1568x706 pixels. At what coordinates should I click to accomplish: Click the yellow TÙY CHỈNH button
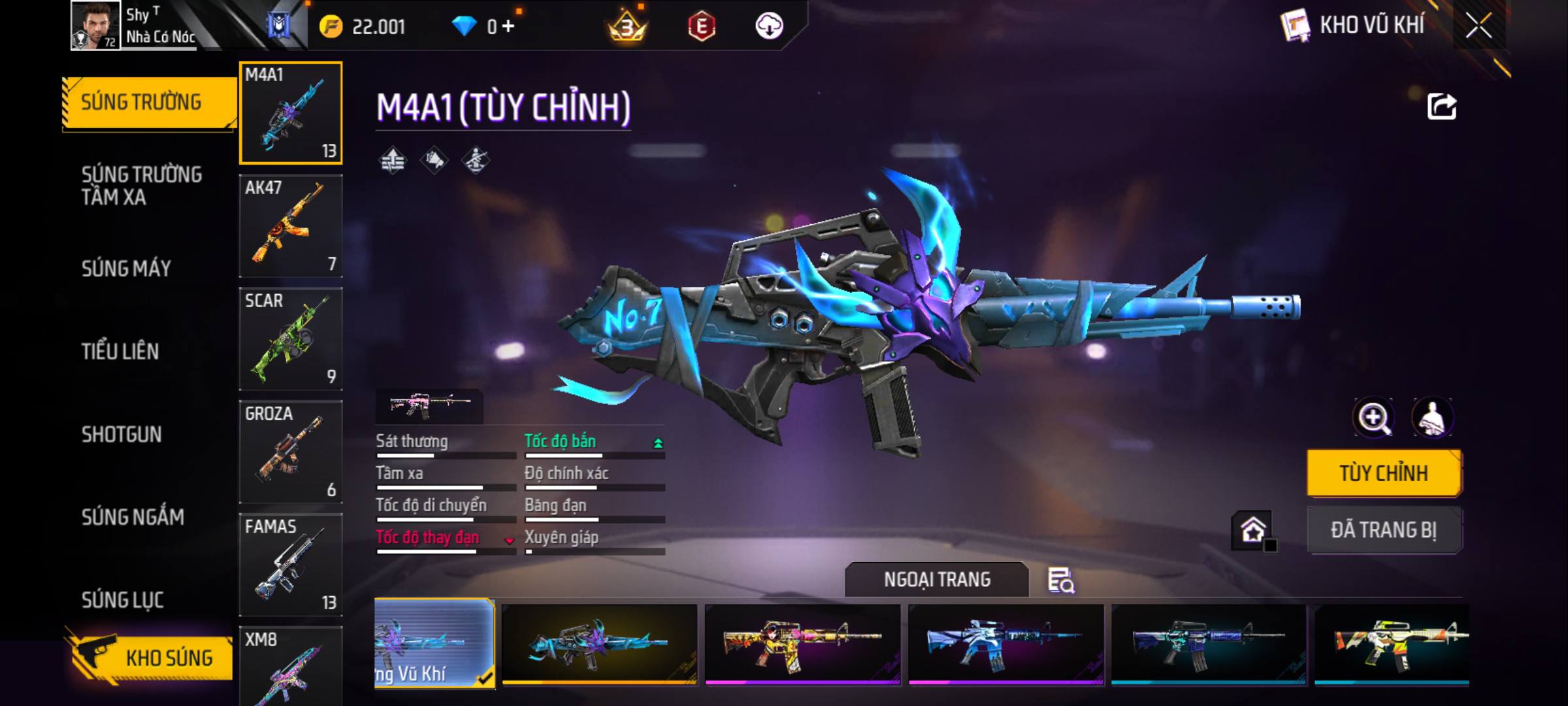pos(1384,473)
